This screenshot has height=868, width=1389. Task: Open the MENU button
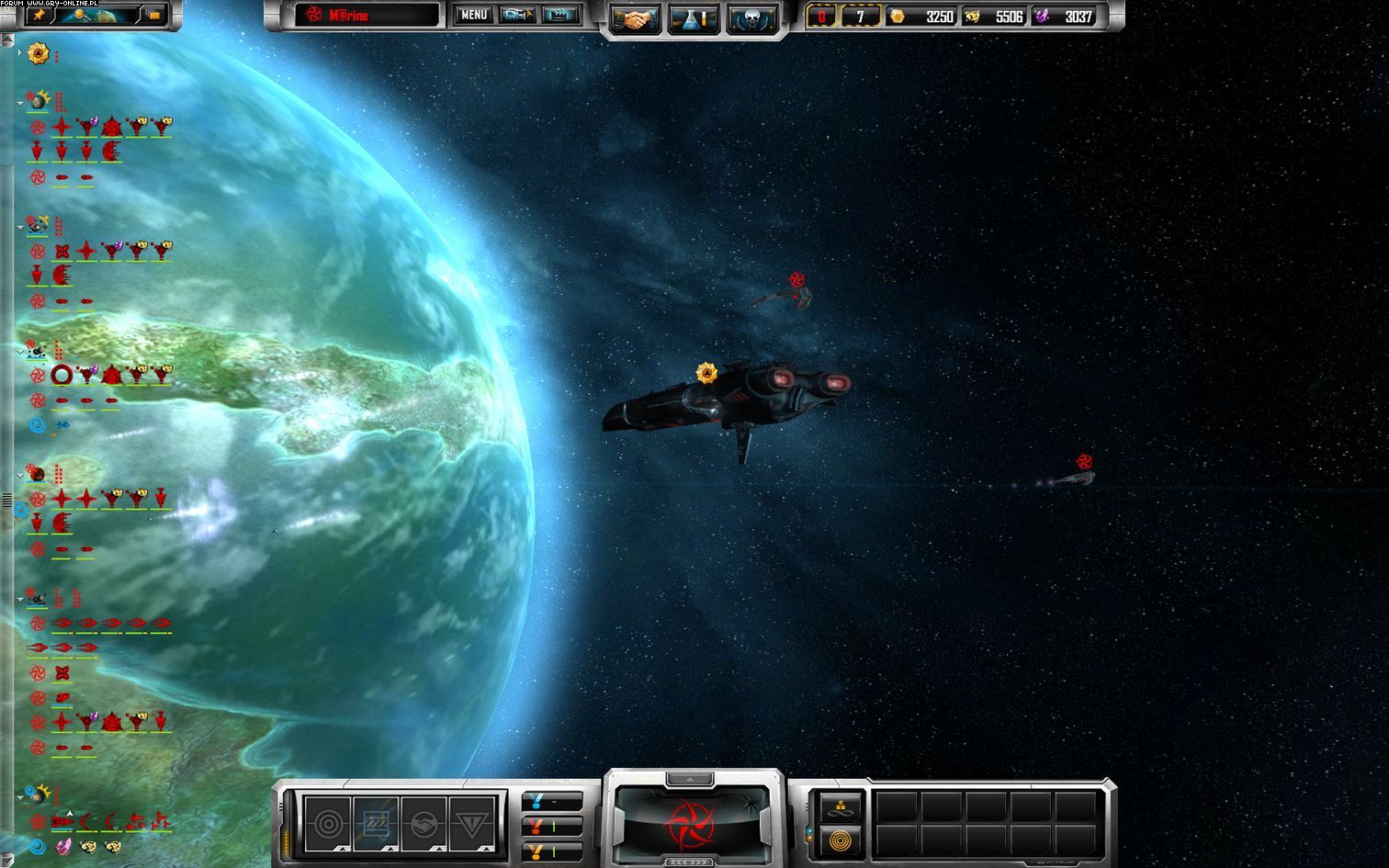pyautogui.click(x=473, y=15)
